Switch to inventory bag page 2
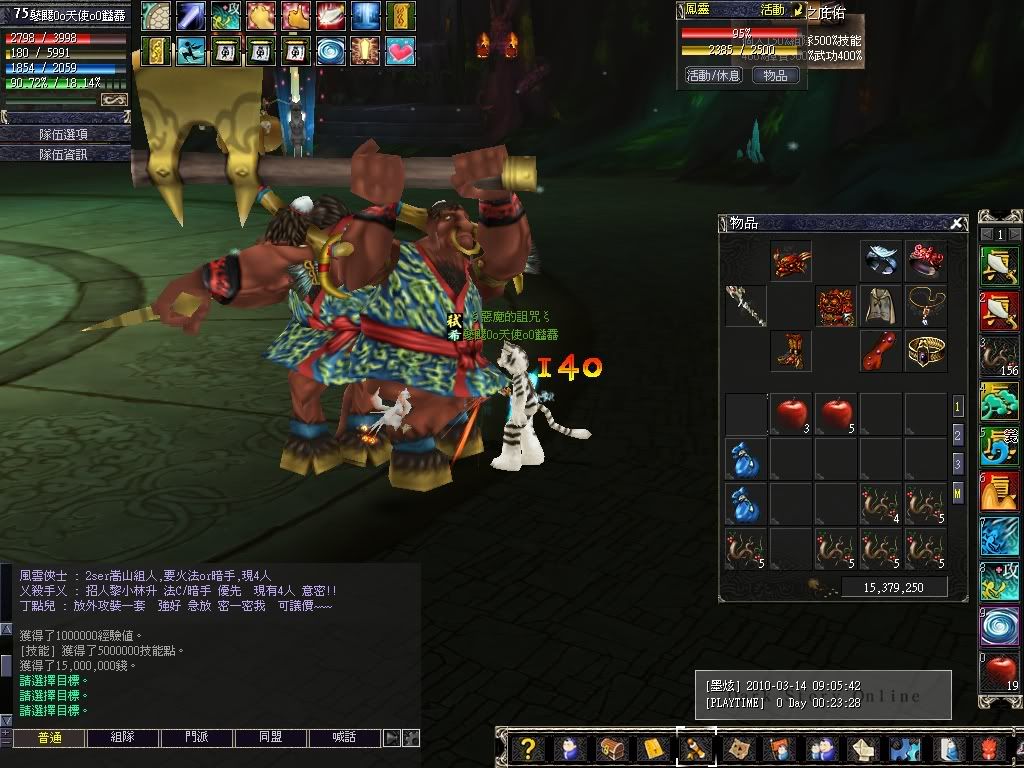Image resolution: width=1024 pixels, height=768 pixels. click(x=957, y=436)
